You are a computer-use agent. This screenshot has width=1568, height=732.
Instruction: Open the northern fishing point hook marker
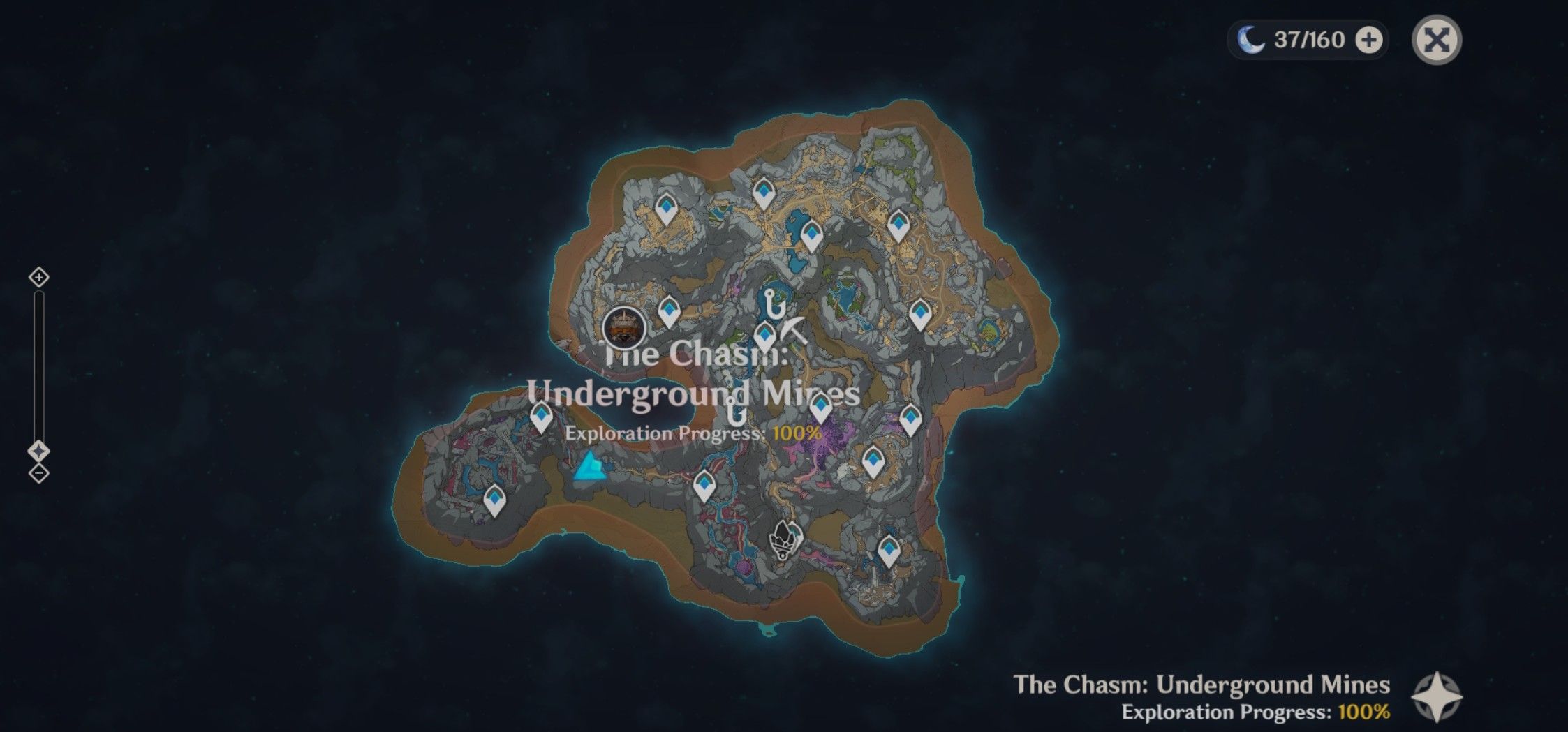[770, 301]
